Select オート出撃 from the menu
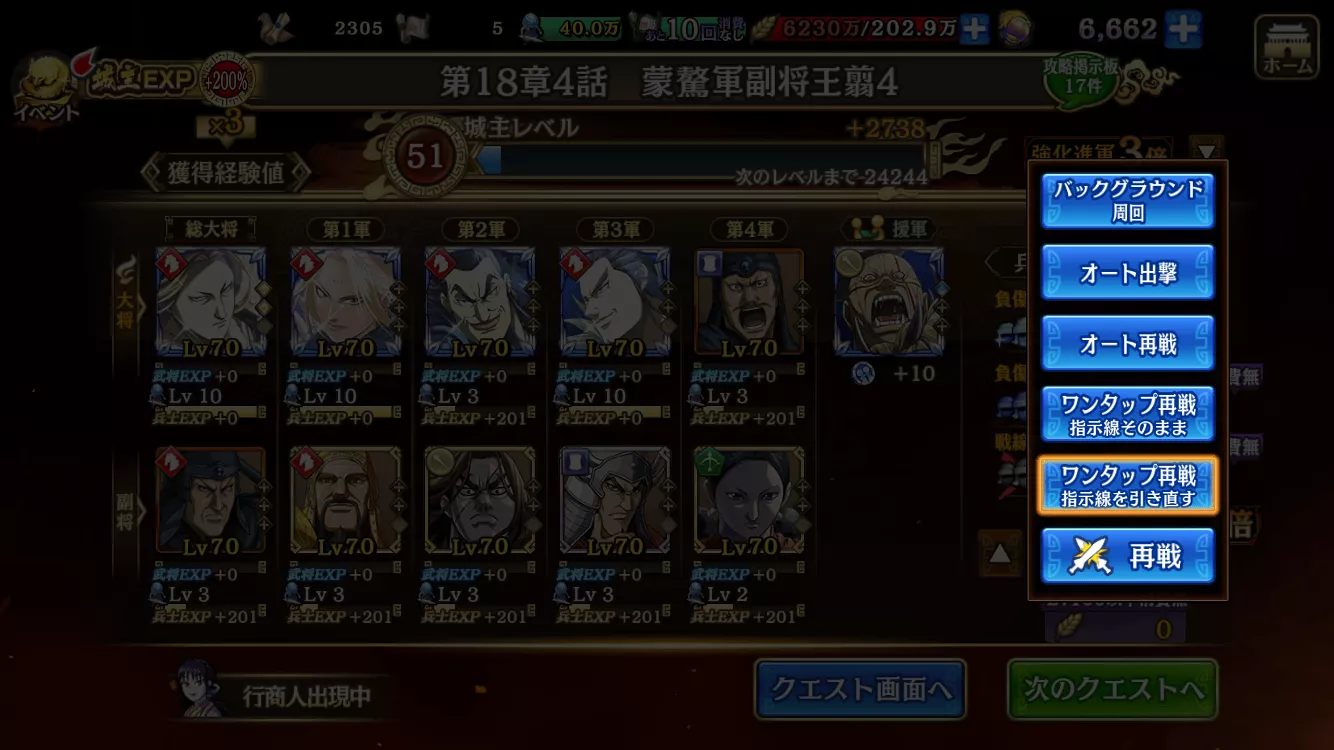The image size is (1334, 750). [1127, 274]
